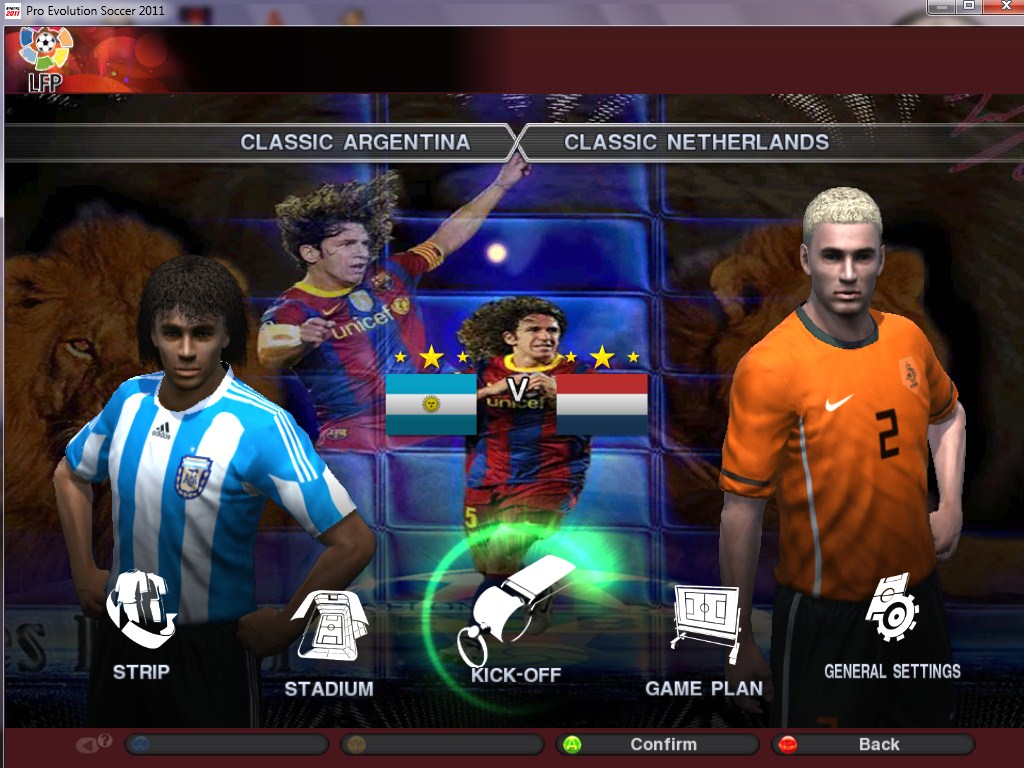
Task: Go back with the Back button
Action: pyautogui.click(x=872, y=744)
